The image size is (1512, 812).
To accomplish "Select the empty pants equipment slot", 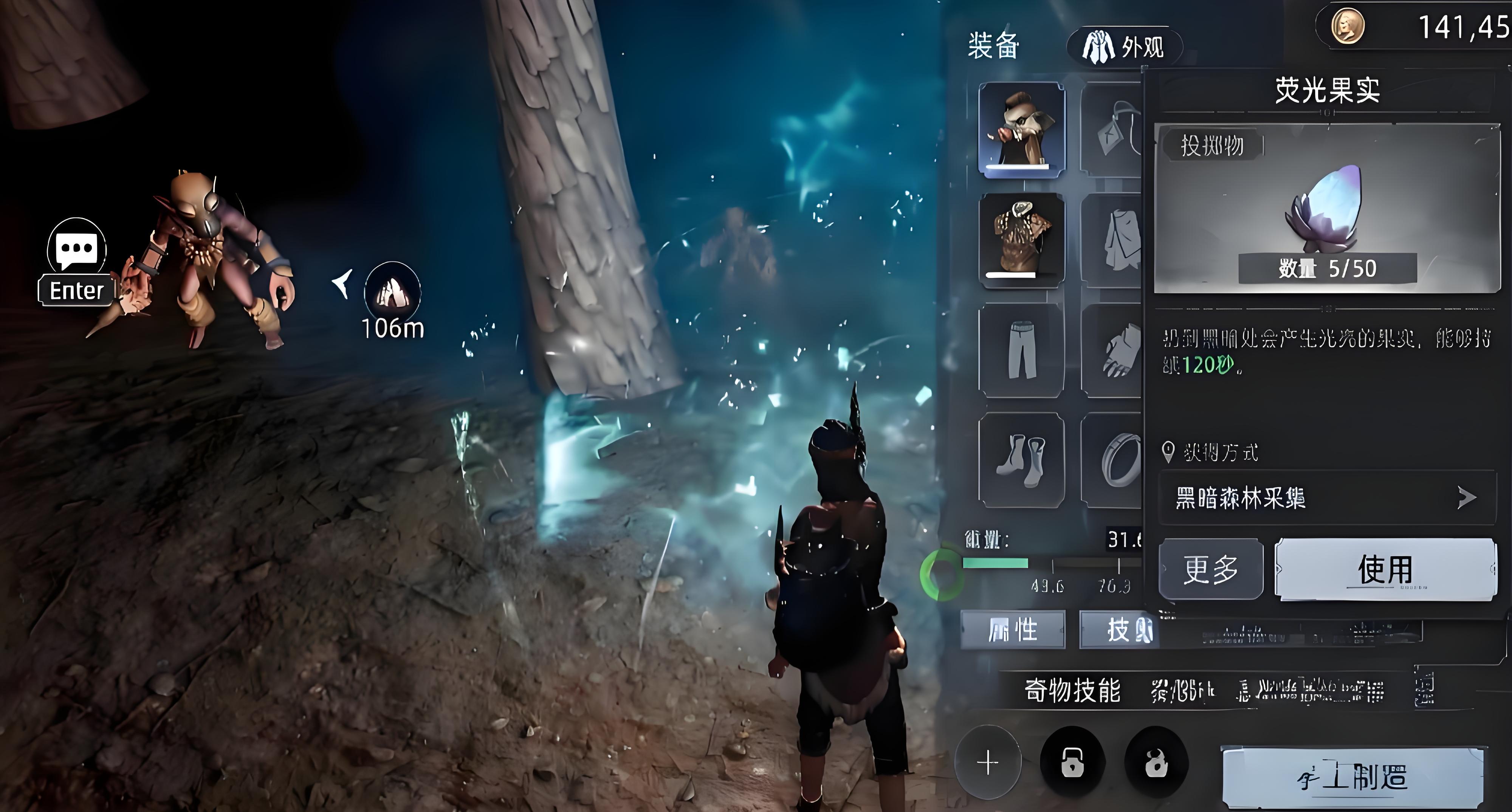I will (x=1021, y=350).
